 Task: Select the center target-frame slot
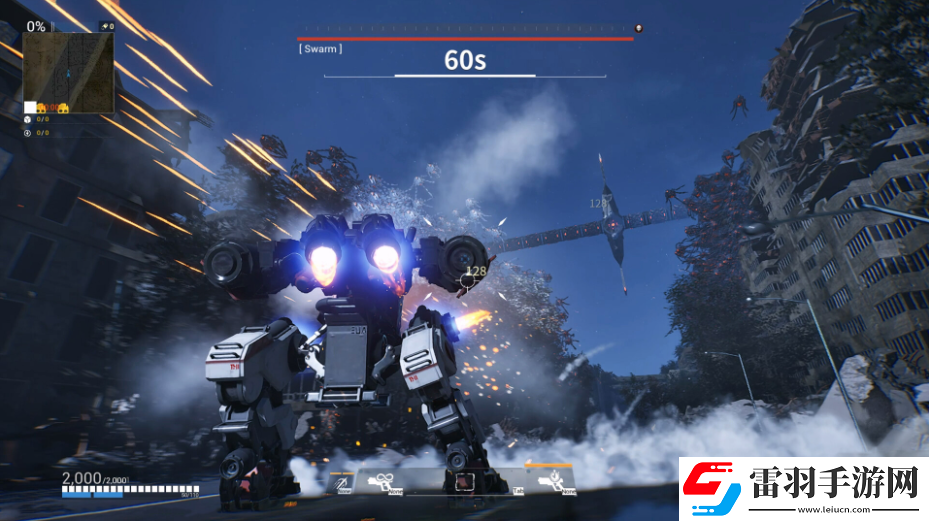click(463, 482)
